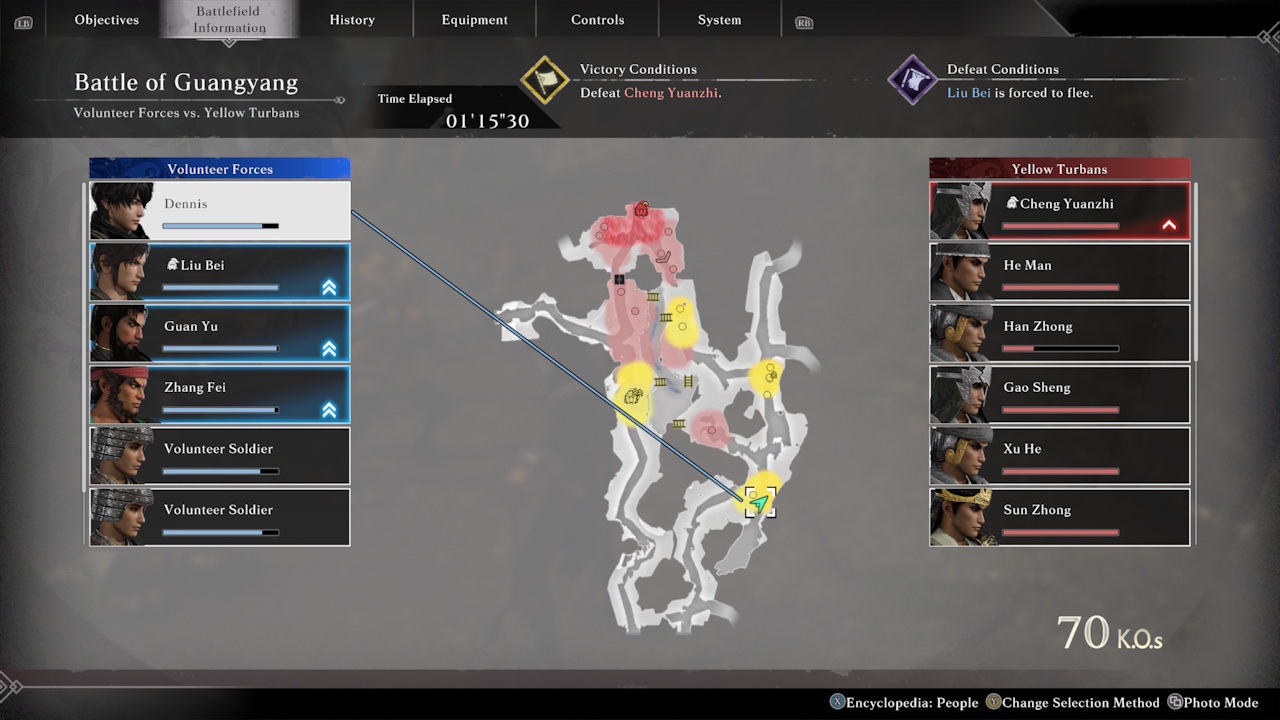Click the yellow allied camp tents icon
Viewport: 1280px width, 720px height.
[x=633, y=397]
